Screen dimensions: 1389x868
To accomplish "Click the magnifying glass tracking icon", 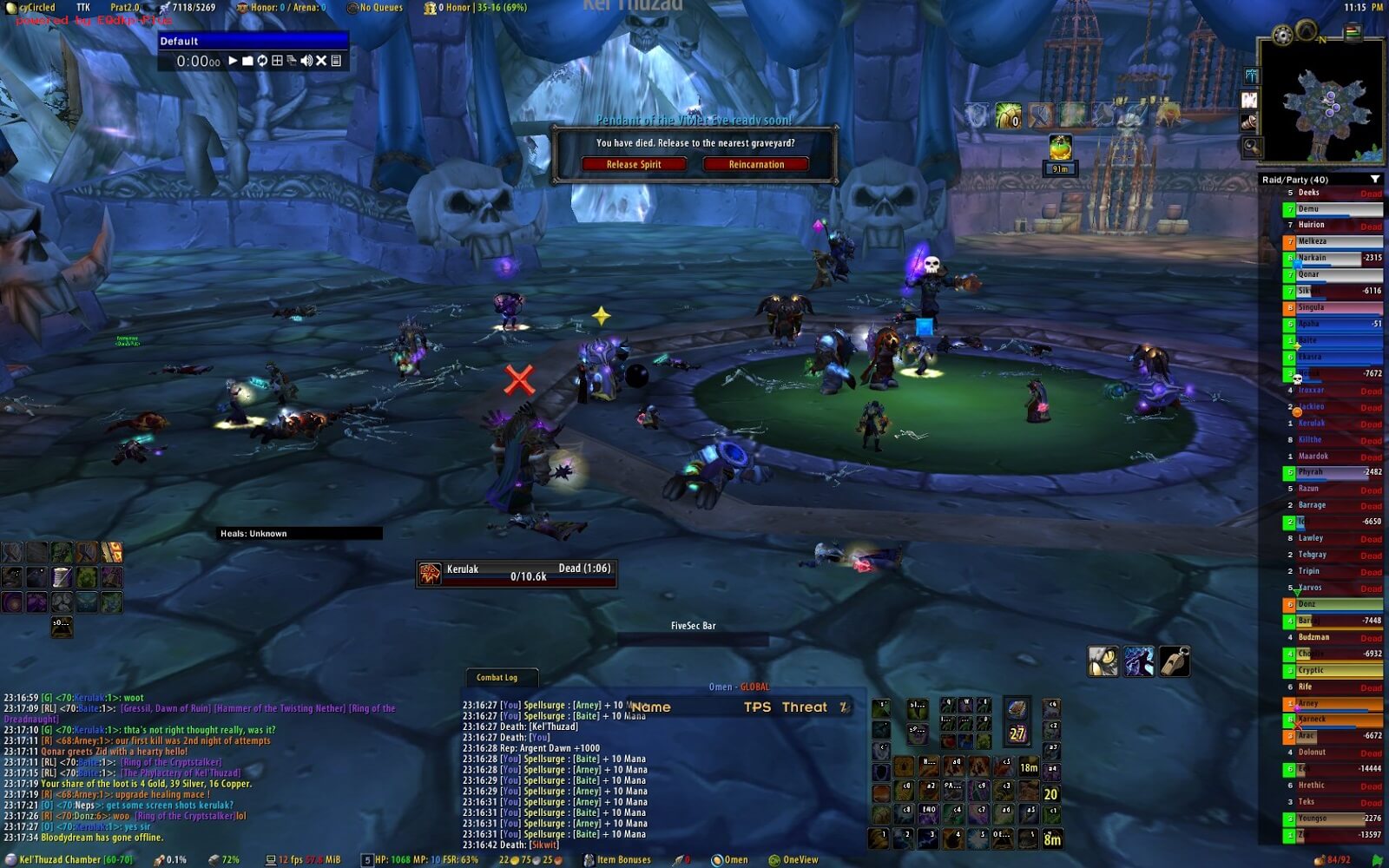I will pyautogui.click(x=1251, y=146).
